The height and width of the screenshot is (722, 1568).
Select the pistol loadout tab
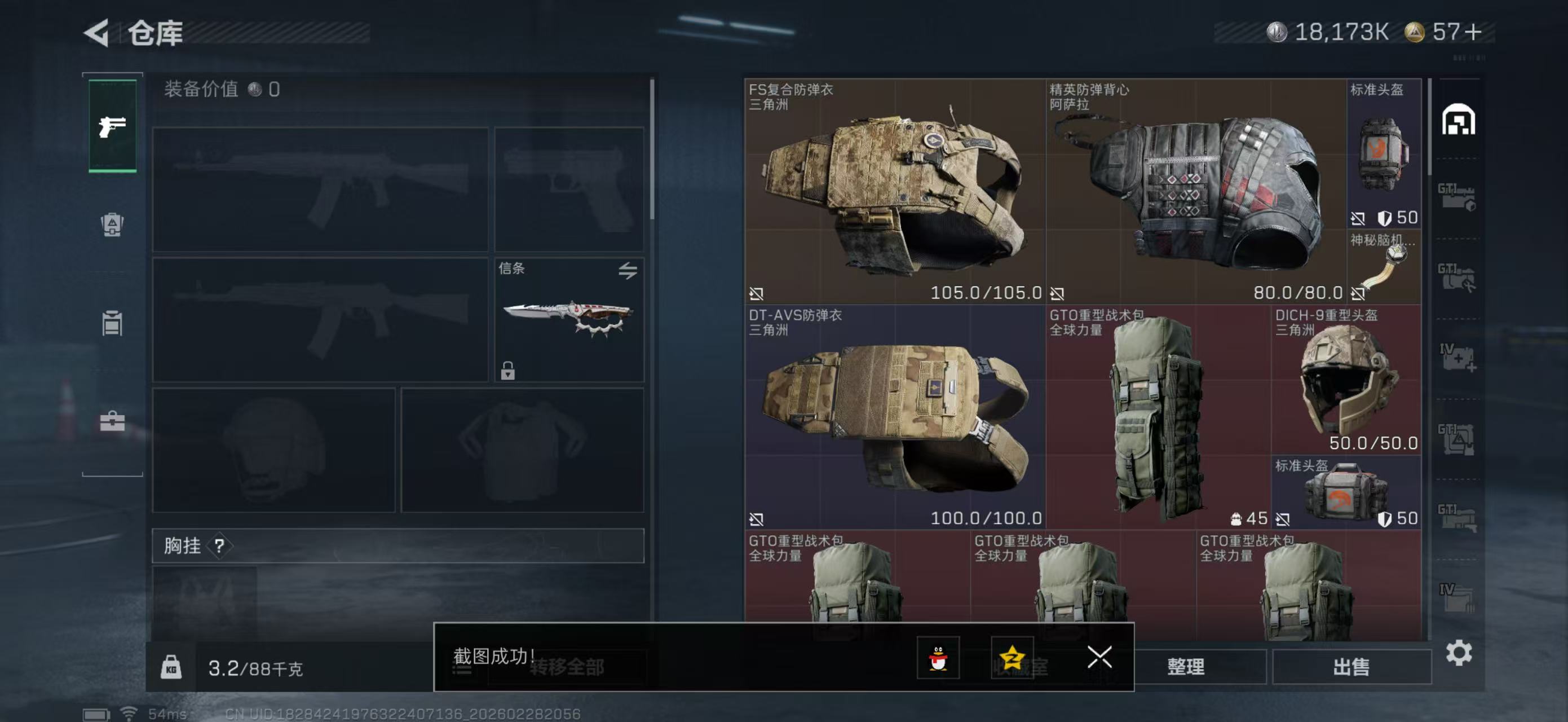tap(113, 126)
